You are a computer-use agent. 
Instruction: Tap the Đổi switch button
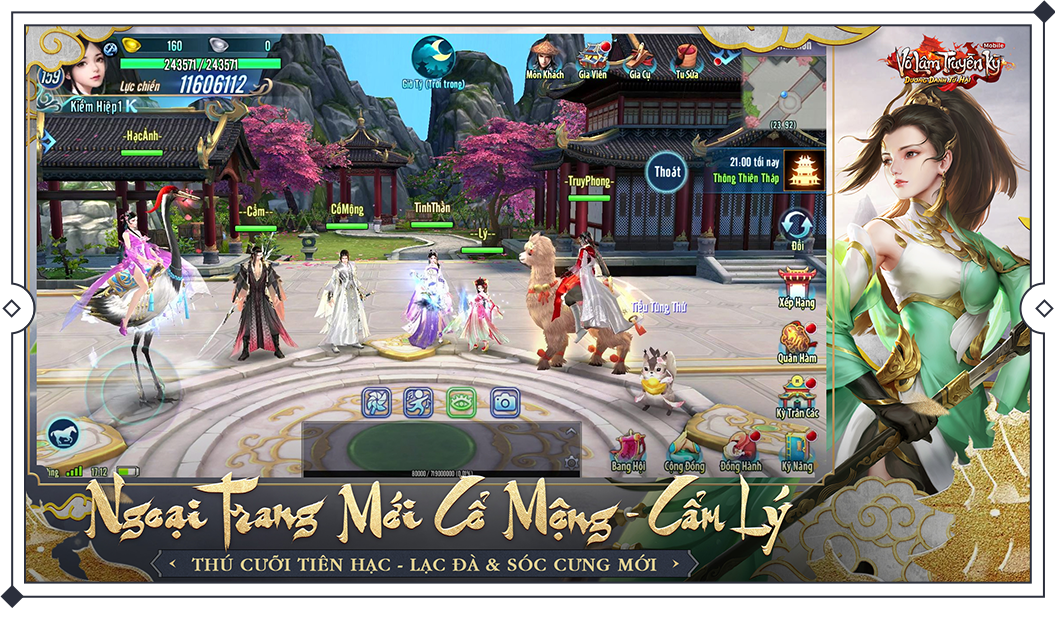point(797,225)
